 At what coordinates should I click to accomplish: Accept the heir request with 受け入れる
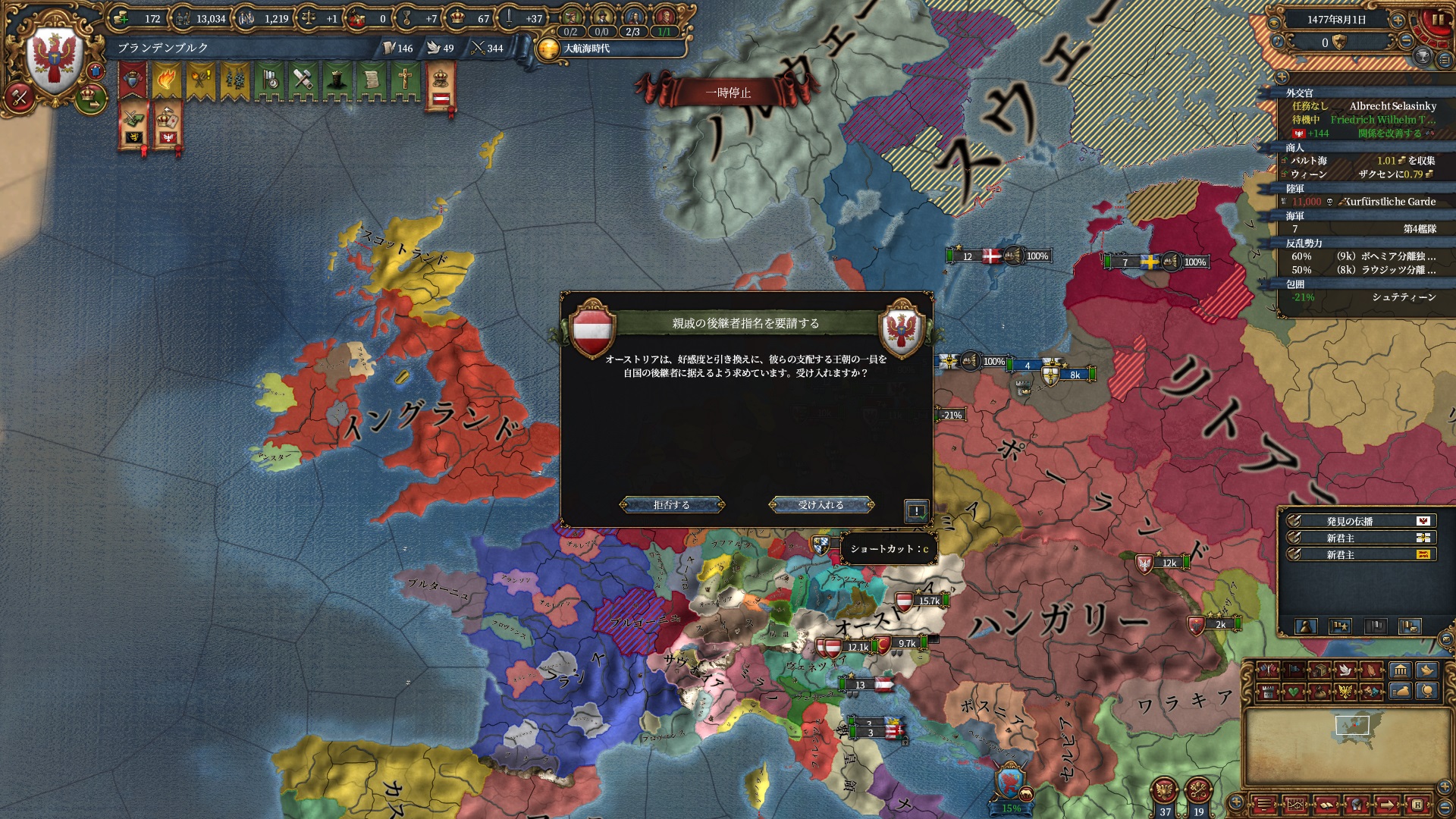[821, 505]
